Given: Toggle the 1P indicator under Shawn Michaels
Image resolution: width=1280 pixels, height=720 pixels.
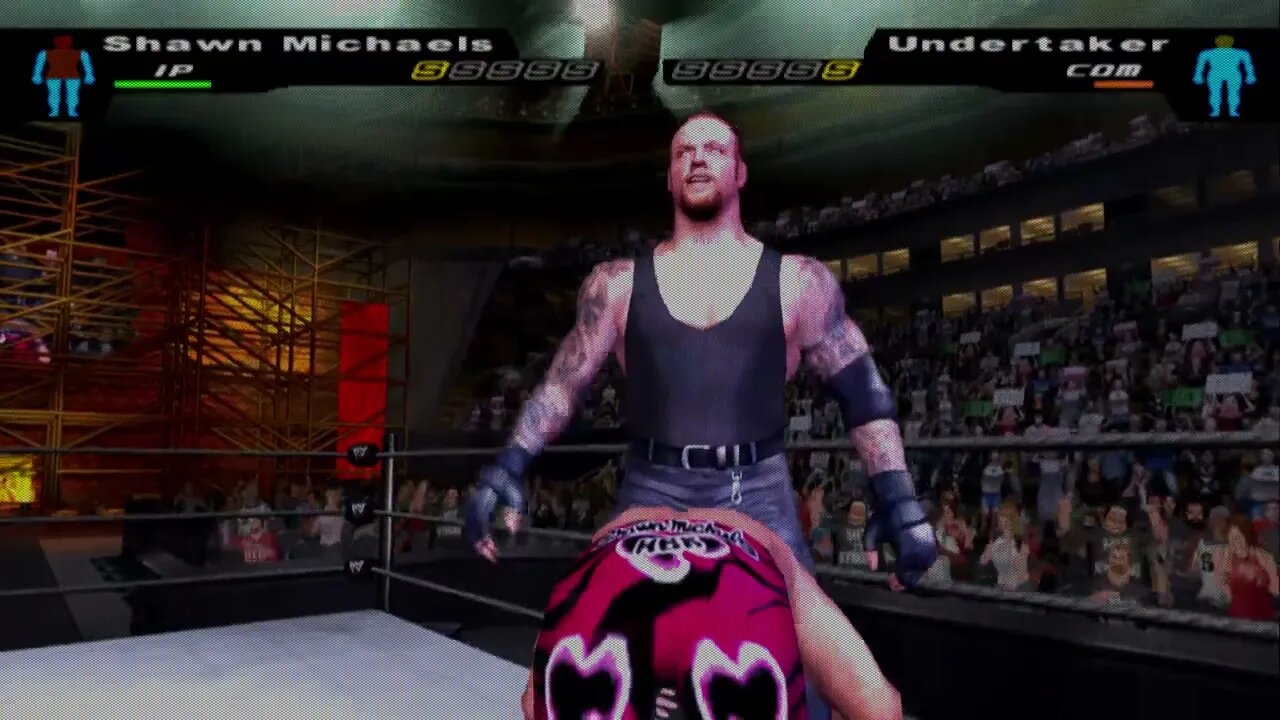Looking at the screenshot, I should point(172,68).
